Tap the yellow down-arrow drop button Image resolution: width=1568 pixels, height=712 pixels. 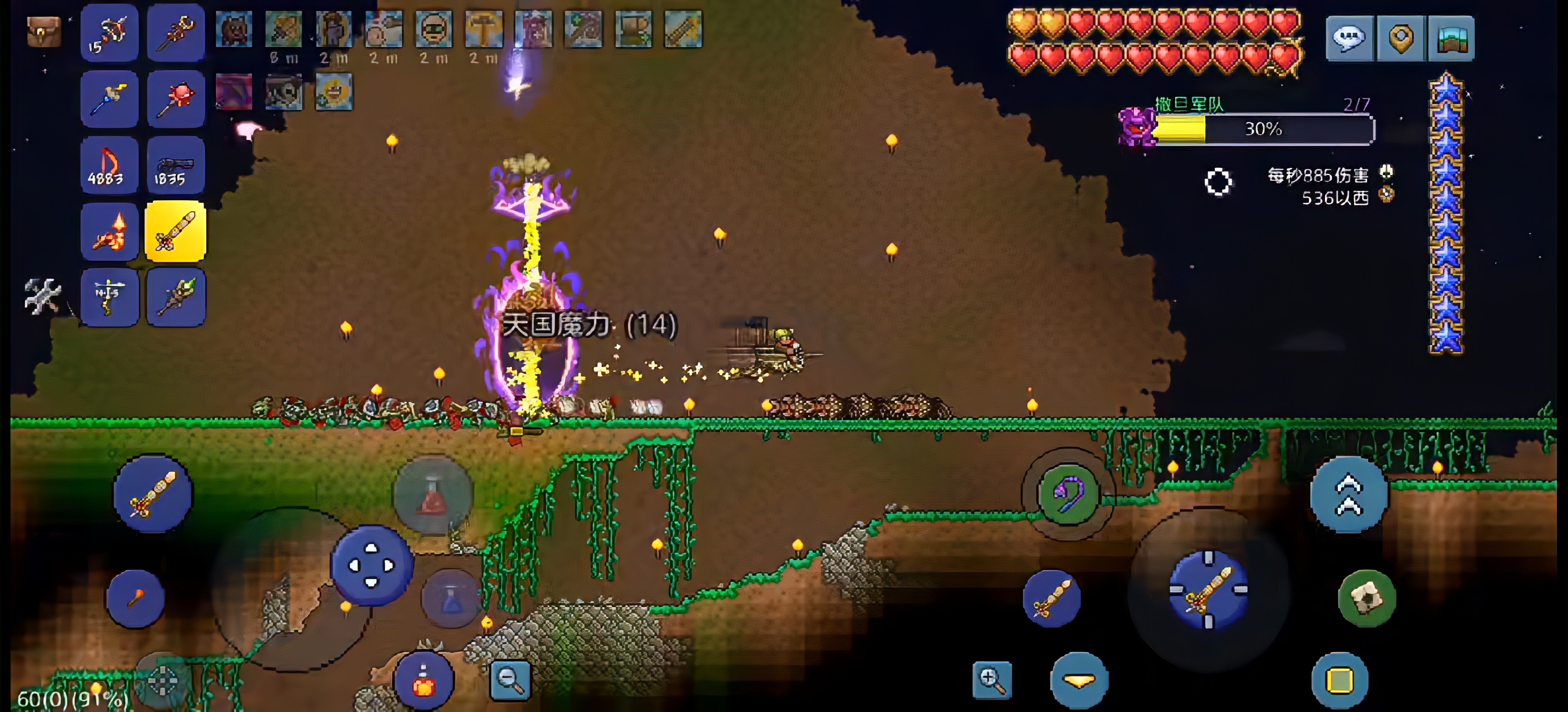tap(1079, 680)
